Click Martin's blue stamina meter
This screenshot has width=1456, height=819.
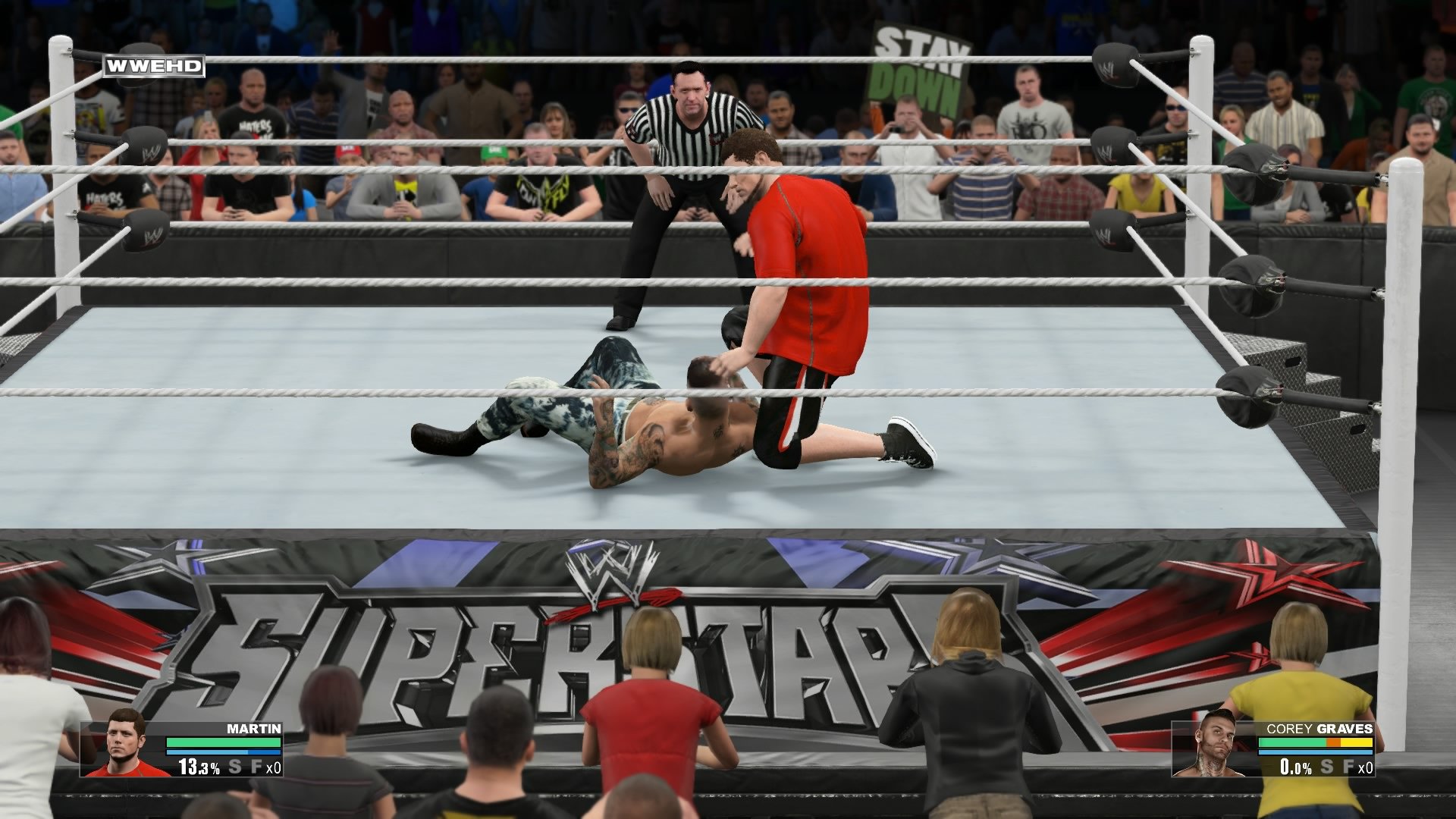[x=224, y=752]
